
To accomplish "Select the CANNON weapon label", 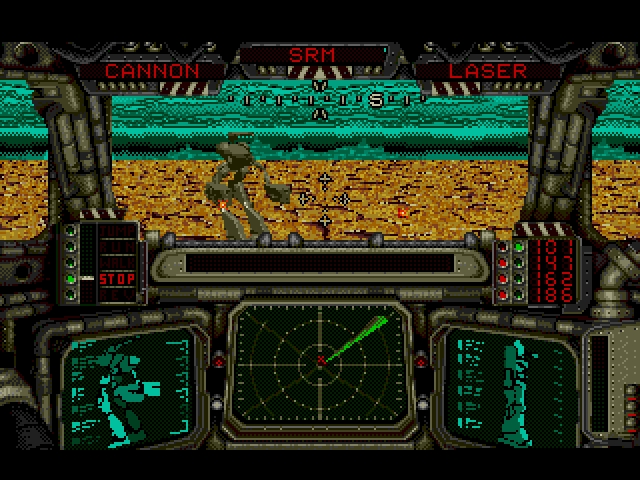I will pos(152,71).
